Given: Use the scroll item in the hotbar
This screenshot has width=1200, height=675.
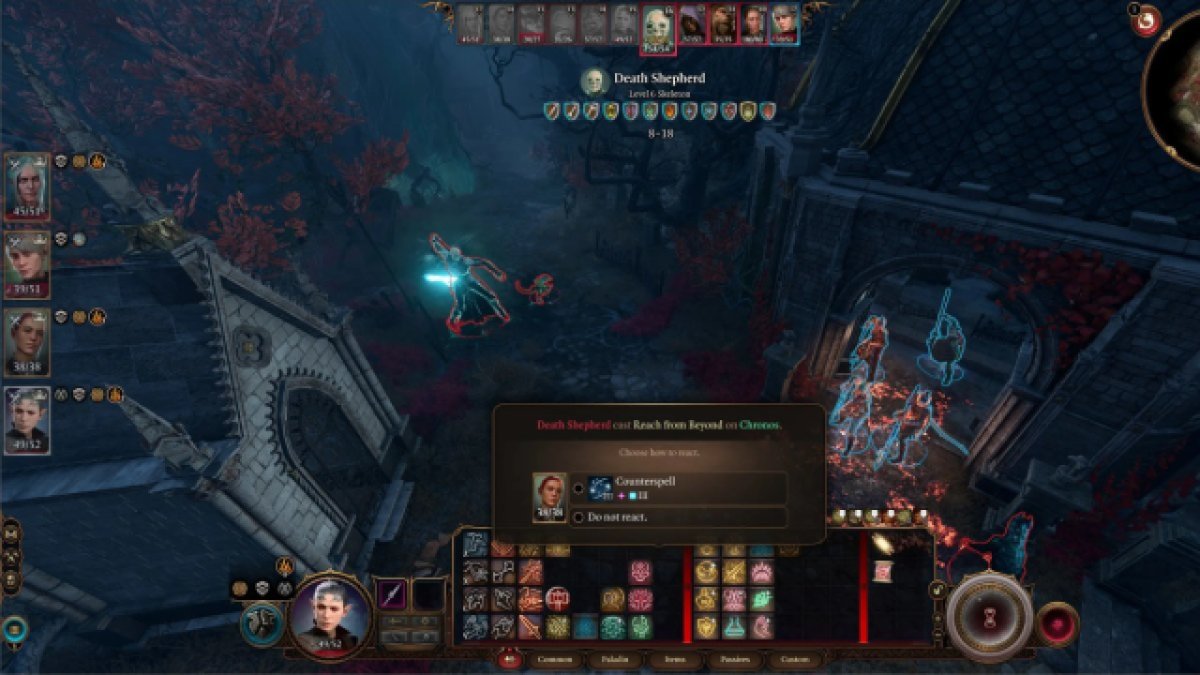Looking at the screenshot, I should [x=883, y=571].
